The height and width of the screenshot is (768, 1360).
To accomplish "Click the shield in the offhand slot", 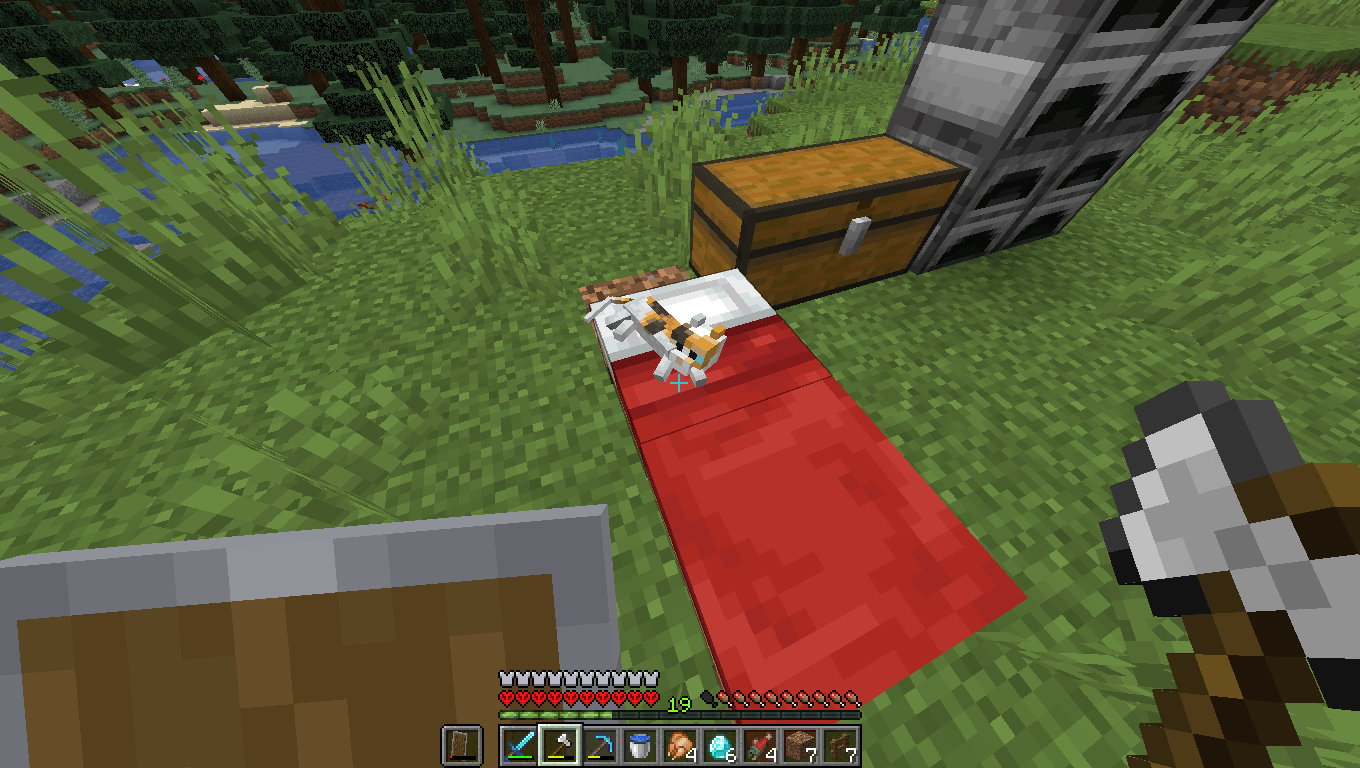I will click(462, 744).
